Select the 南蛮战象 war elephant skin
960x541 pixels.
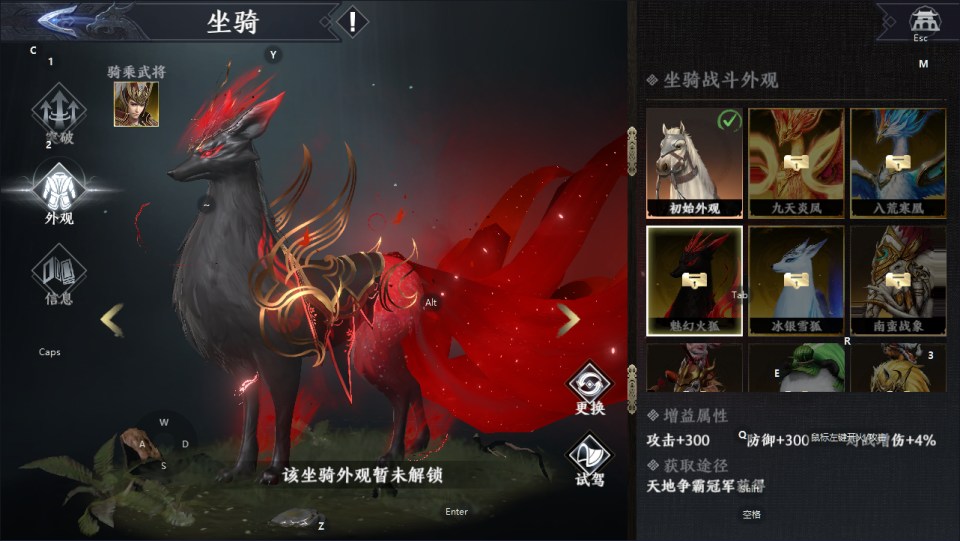pyautogui.click(x=898, y=281)
